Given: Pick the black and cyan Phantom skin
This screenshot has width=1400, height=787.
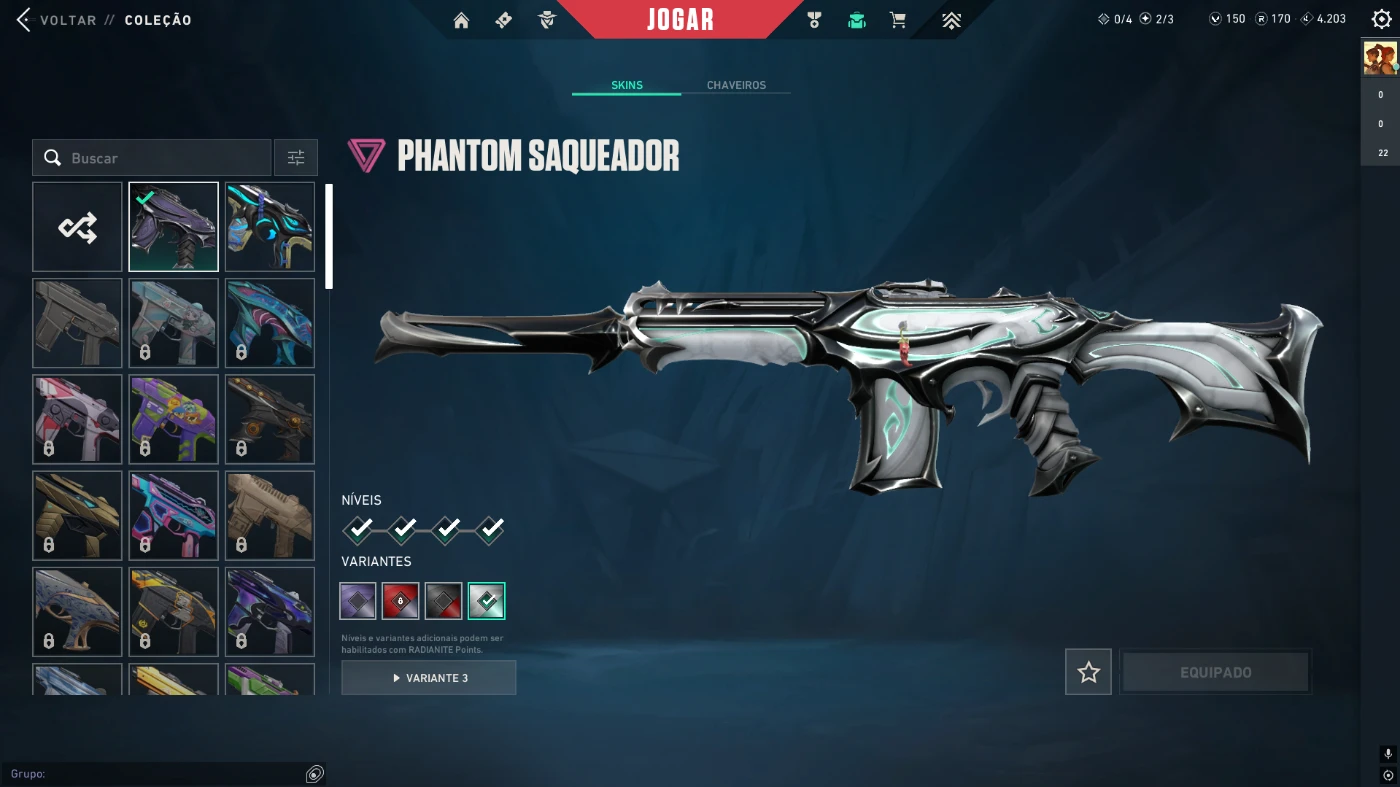Looking at the screenshot, I should 270,227.
